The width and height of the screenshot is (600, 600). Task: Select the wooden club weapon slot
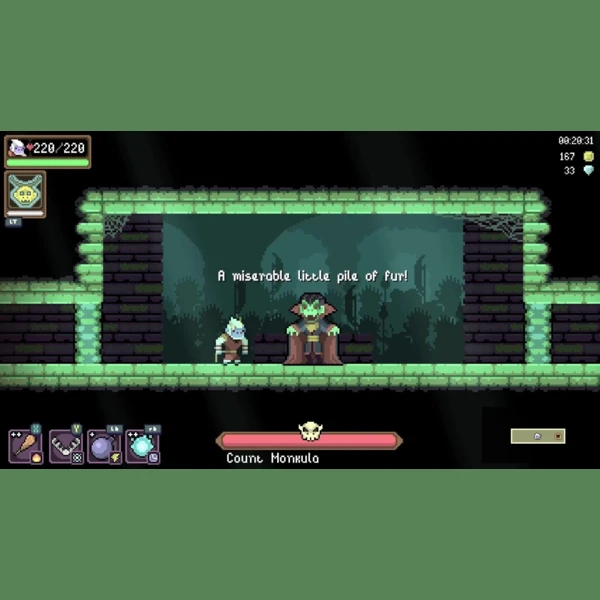click(25, 446)
